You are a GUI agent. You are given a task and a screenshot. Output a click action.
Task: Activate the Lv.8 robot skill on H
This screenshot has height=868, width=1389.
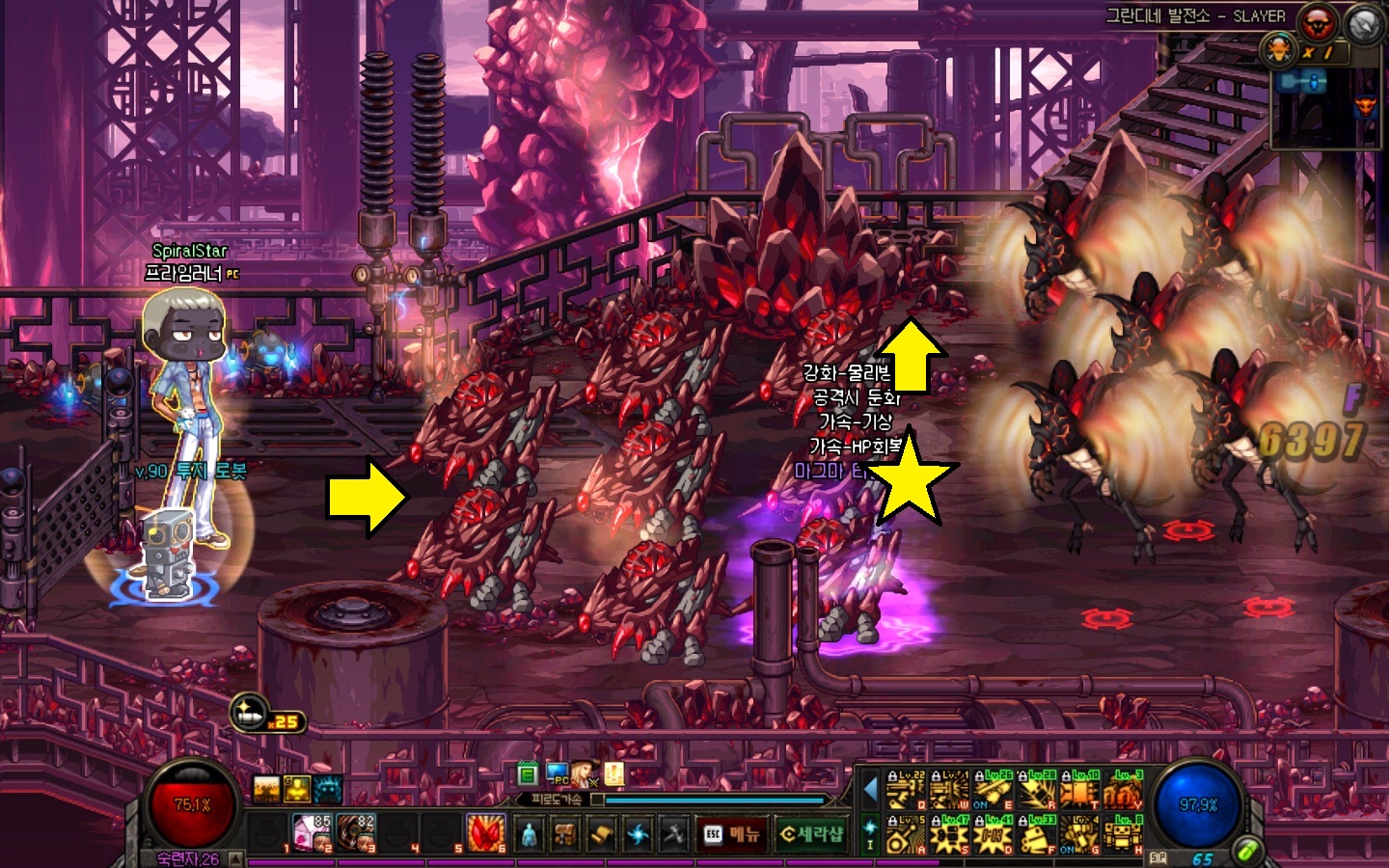coord(1122,834)
